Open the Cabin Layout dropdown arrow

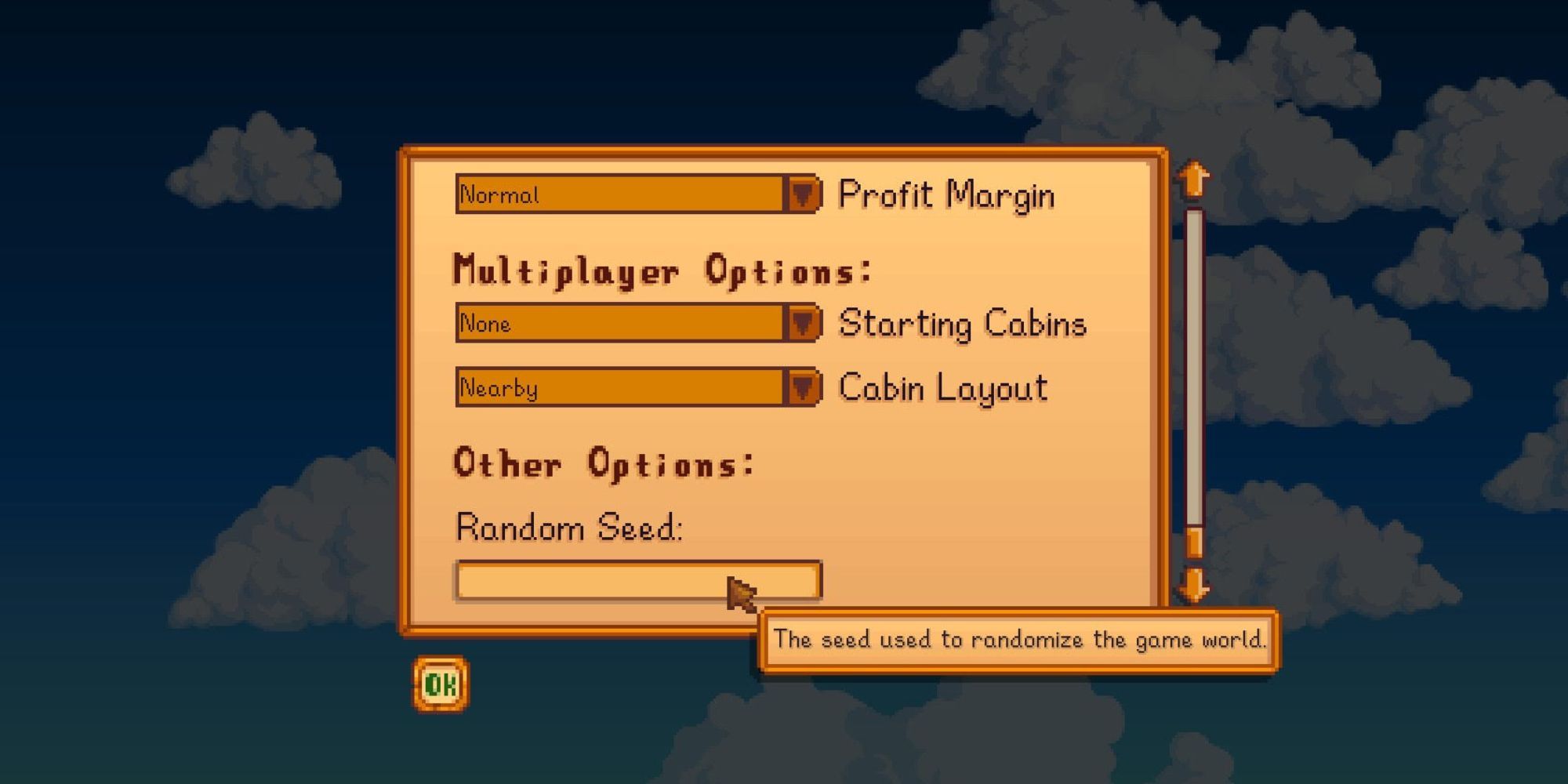pos(803,387)
